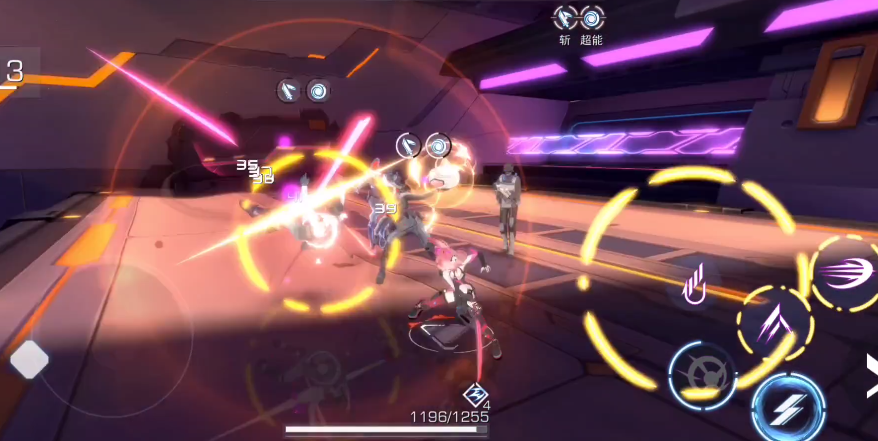Tap the white diamond joystick knob
This screenshot has width=878, height=441.
click(x=28, y=360)
